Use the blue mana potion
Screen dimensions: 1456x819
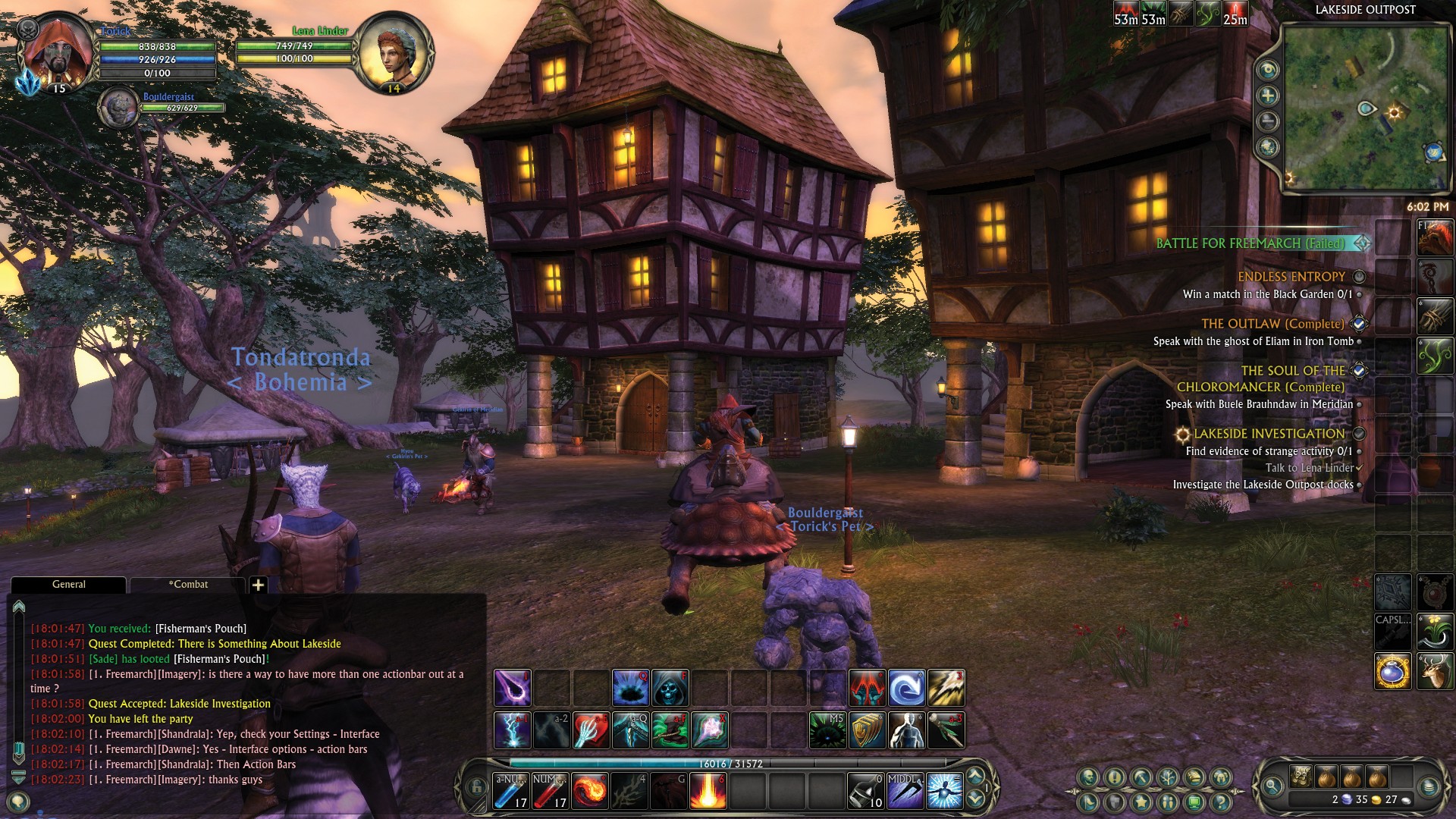510,790
